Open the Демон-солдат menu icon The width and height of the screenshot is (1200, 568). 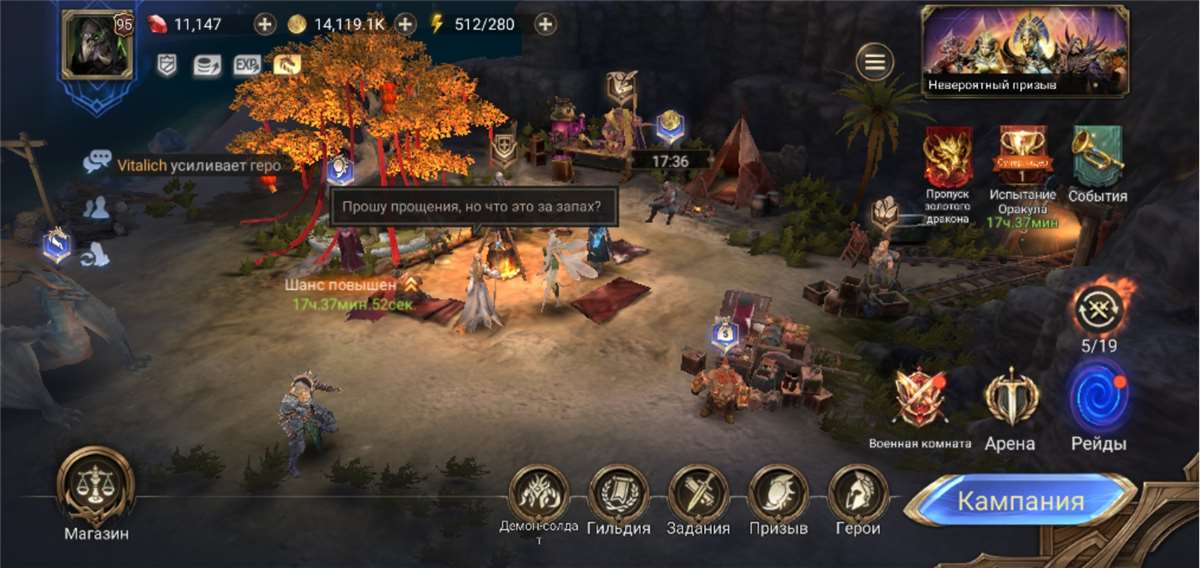coord(539,494)
